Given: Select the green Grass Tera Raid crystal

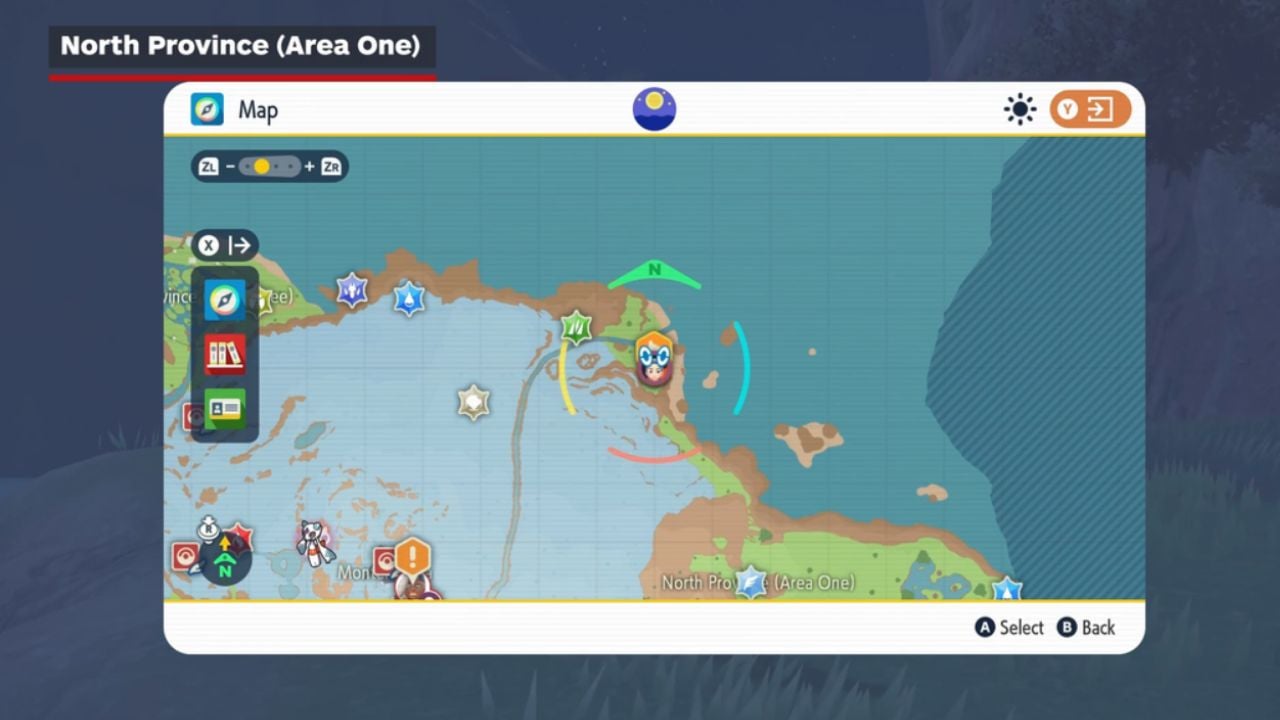Looking at the screenshot, I should pos(575,327).
